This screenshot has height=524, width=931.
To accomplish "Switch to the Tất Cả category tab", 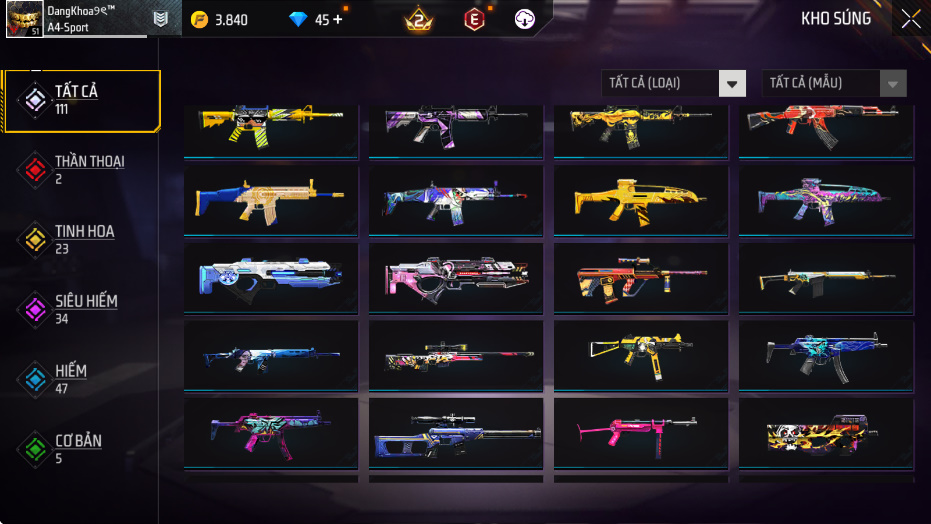I will [x=82, y=100].
